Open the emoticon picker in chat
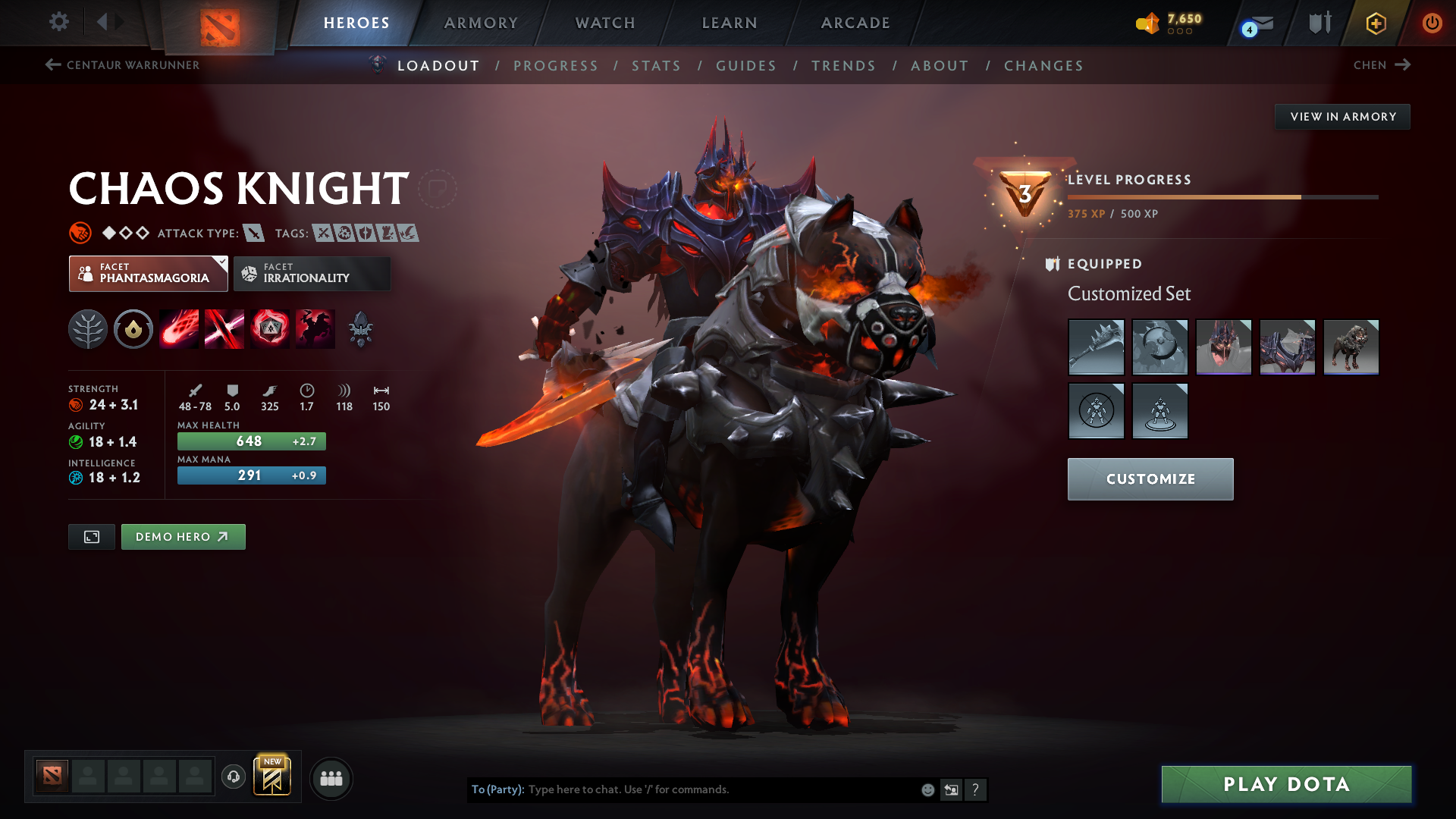Screen dimensions: 1456x819 [927, 789]
